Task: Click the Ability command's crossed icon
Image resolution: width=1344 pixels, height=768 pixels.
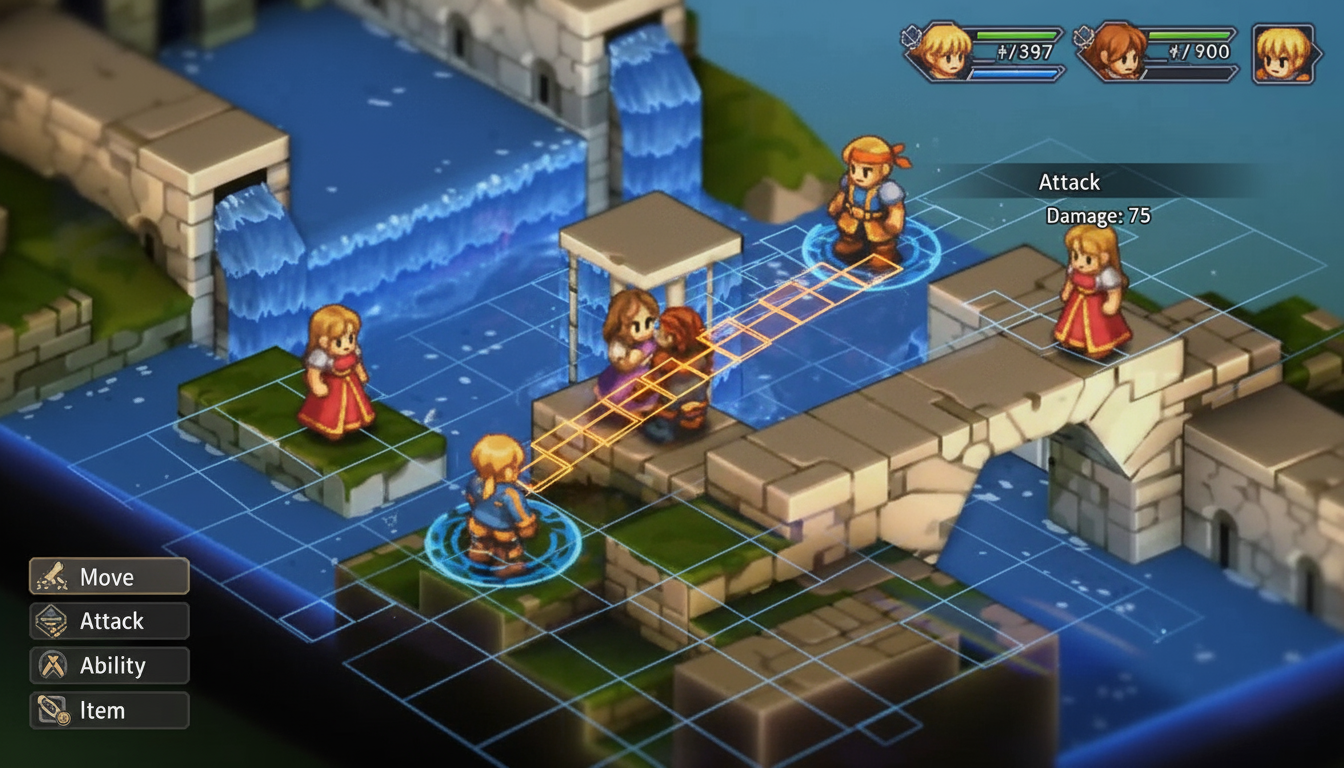Action: (53, 665)
